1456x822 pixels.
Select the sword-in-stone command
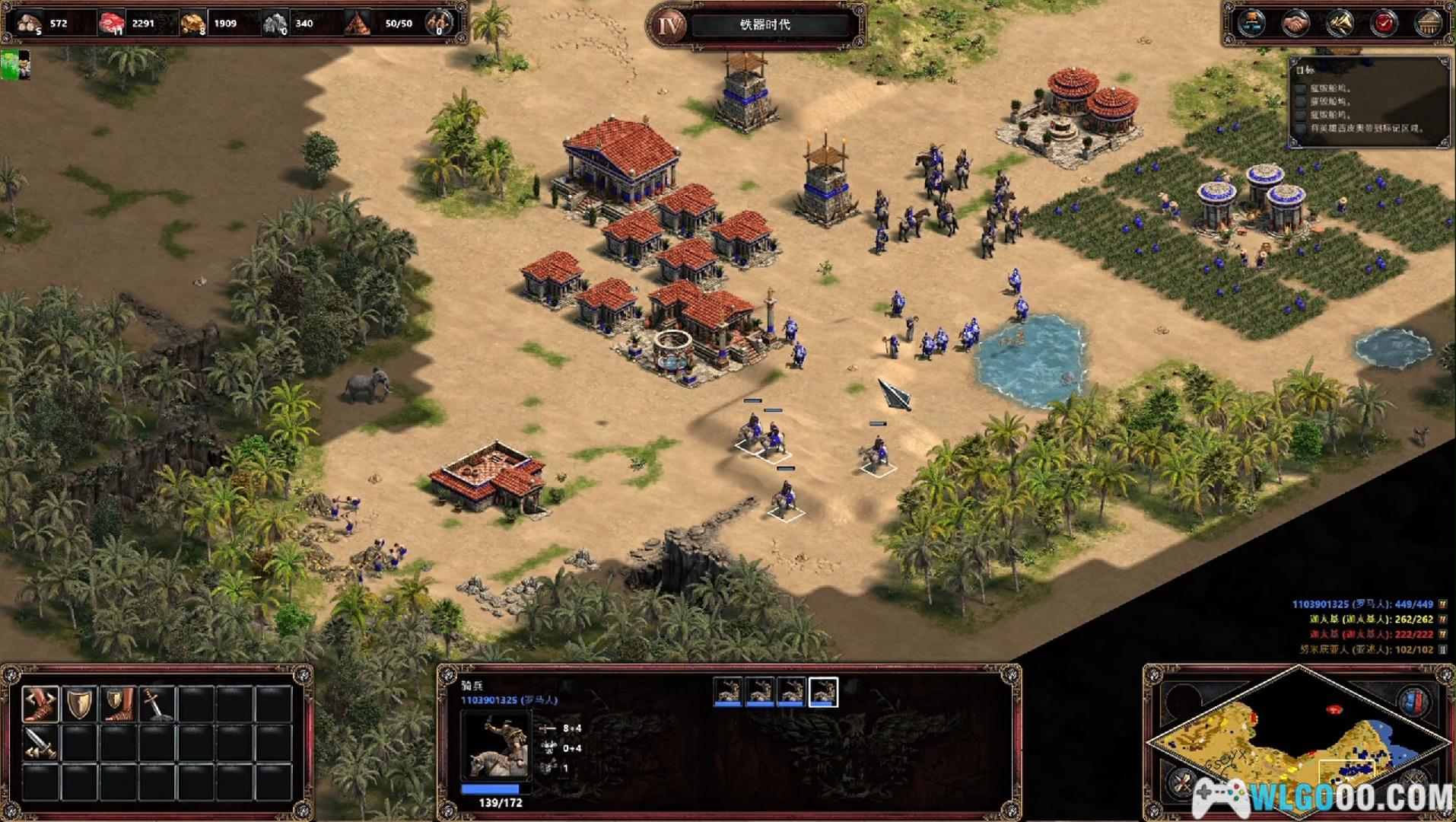point(157,703)
